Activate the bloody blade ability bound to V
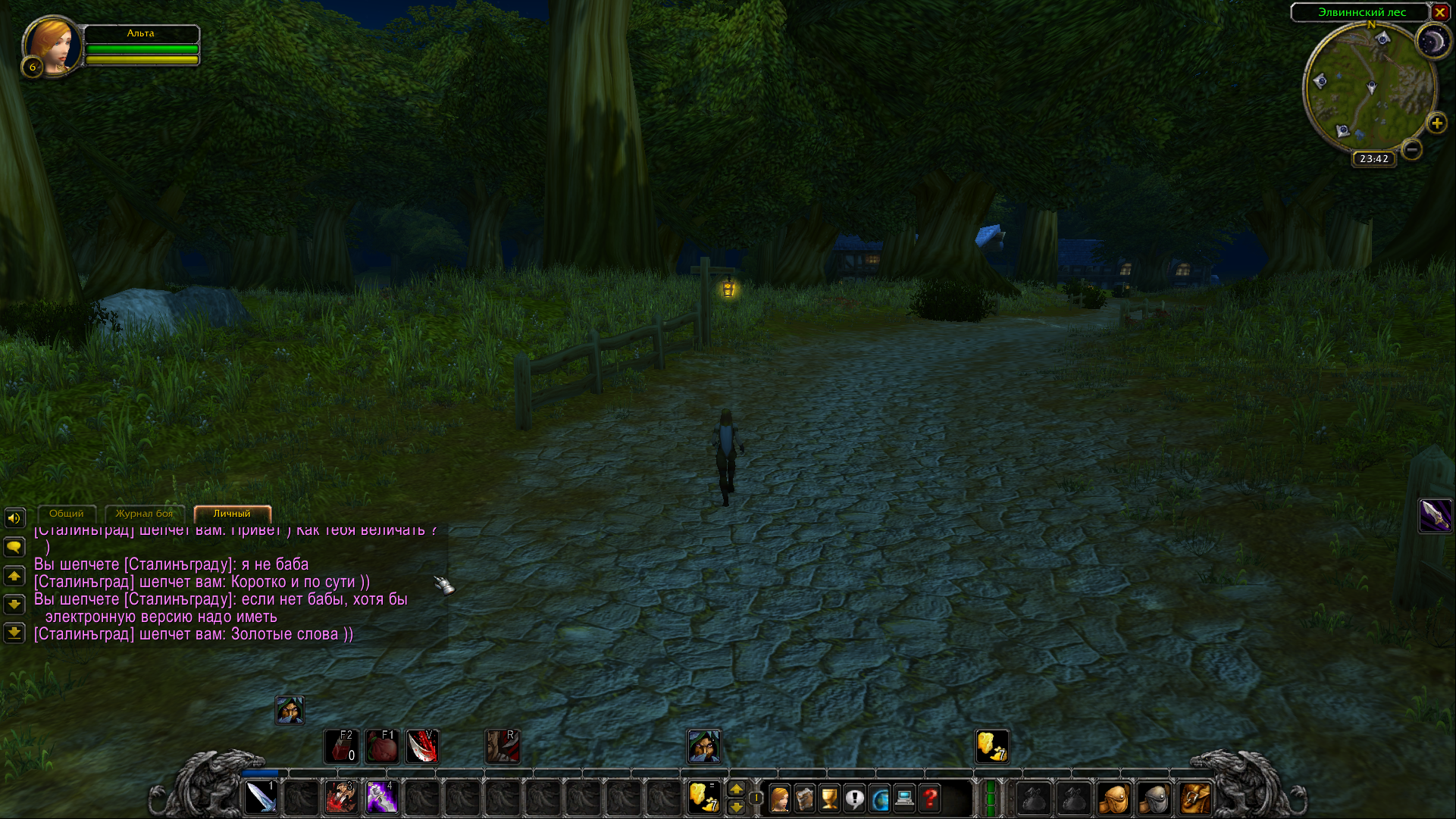1456x819 pixels. coord(422,746)
